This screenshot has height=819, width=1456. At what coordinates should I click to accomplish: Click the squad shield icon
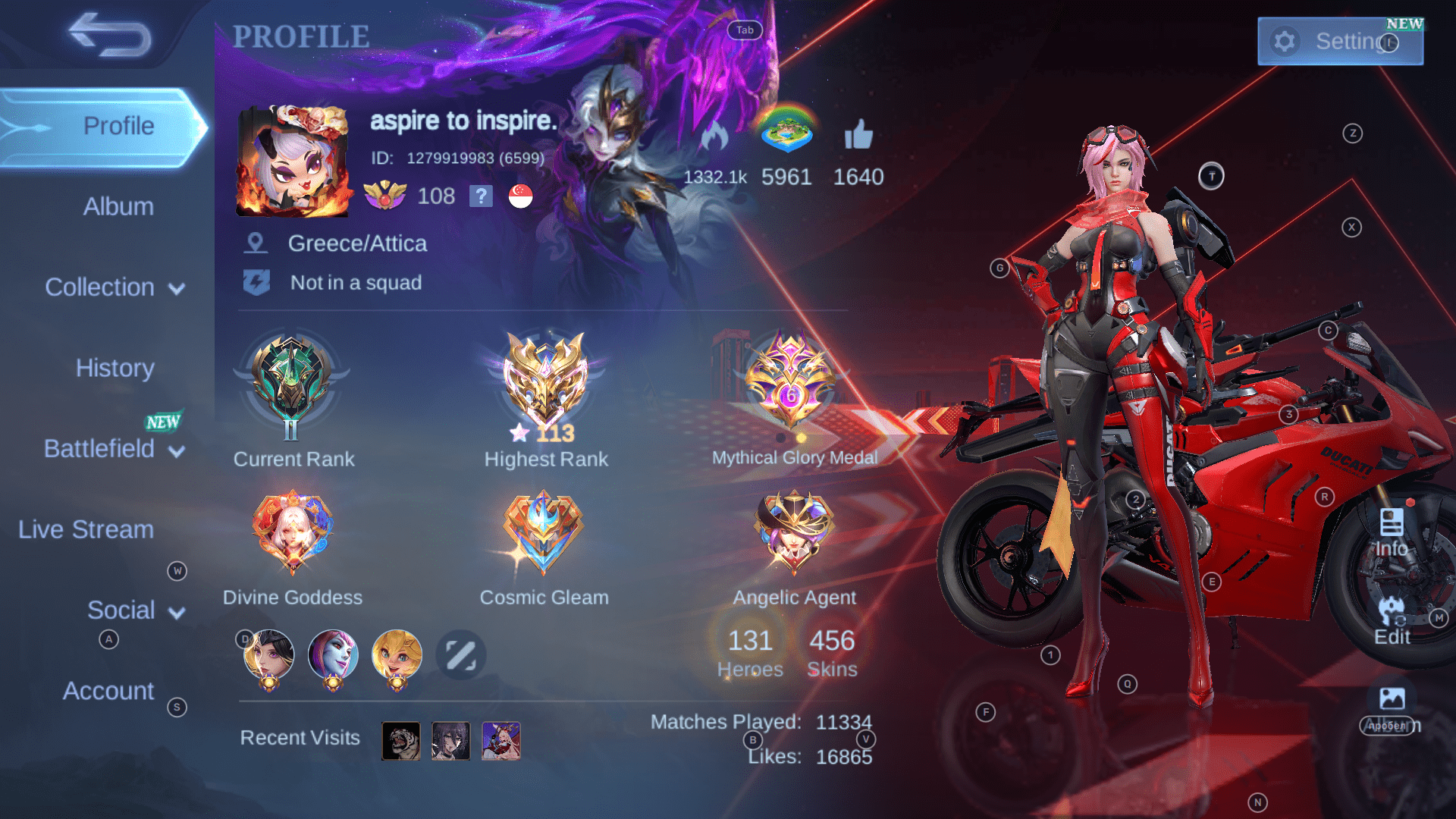(x=258, y=281)
